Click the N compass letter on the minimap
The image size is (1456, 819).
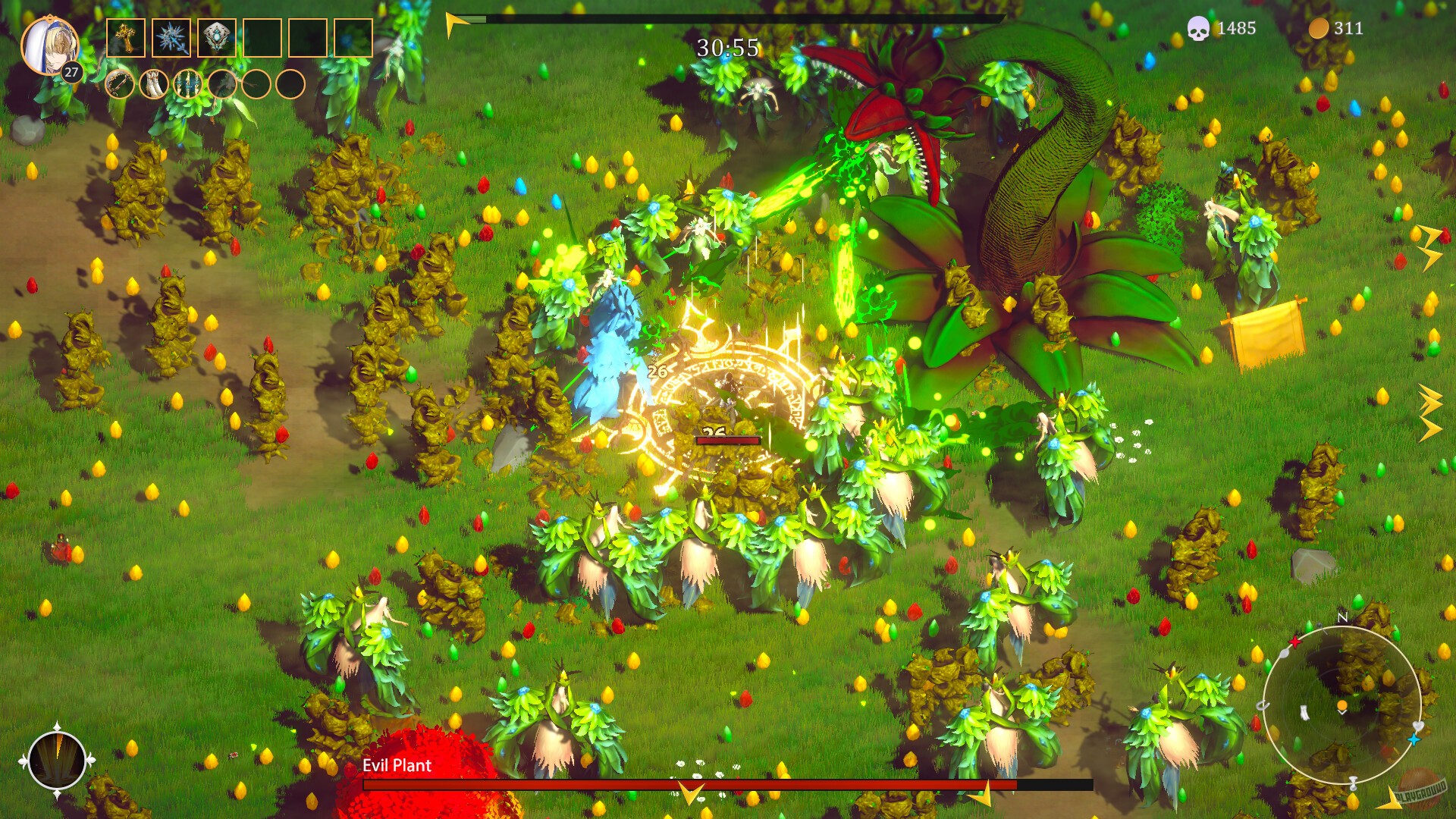point(1342,617)
